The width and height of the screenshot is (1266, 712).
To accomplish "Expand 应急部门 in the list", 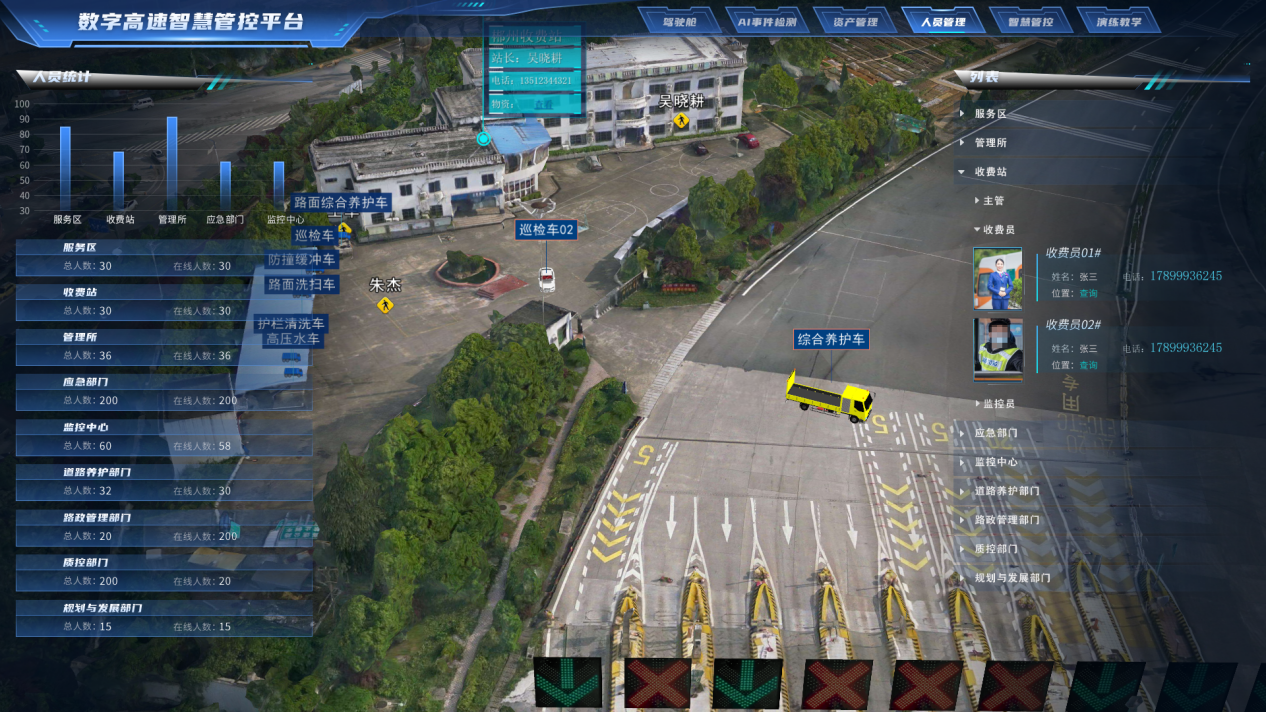I will pyautogui.click(x=995, y=433).
